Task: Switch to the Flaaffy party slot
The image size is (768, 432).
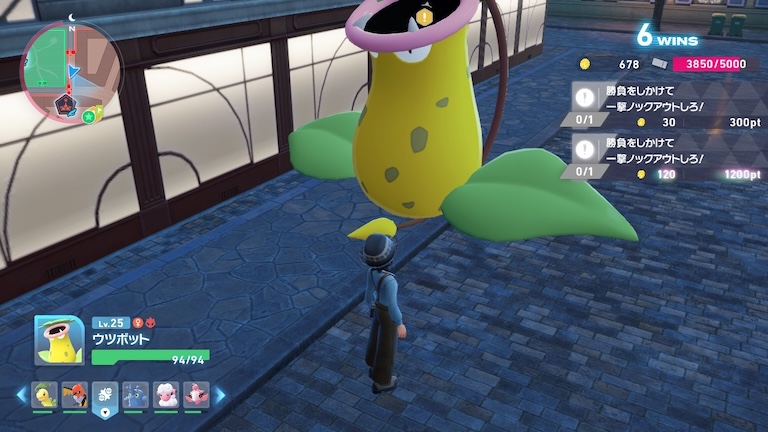Action: click(165, 394)
